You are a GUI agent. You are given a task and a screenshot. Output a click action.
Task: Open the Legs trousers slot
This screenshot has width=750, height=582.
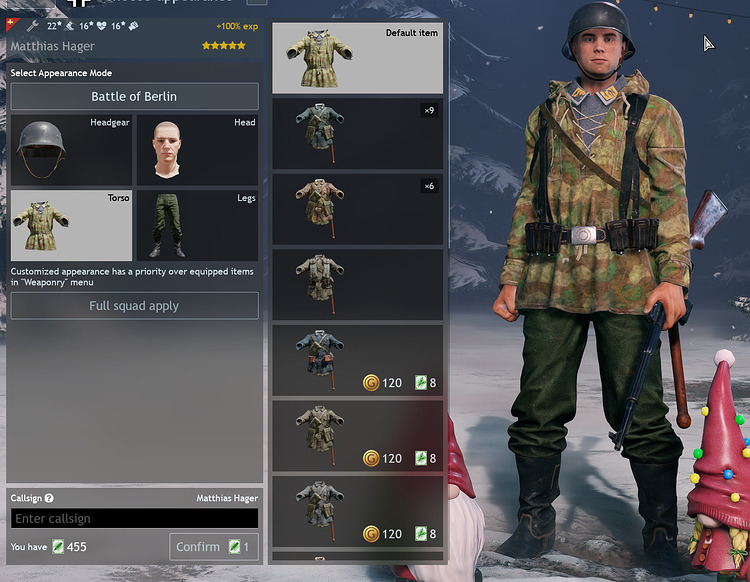(196, 225)
